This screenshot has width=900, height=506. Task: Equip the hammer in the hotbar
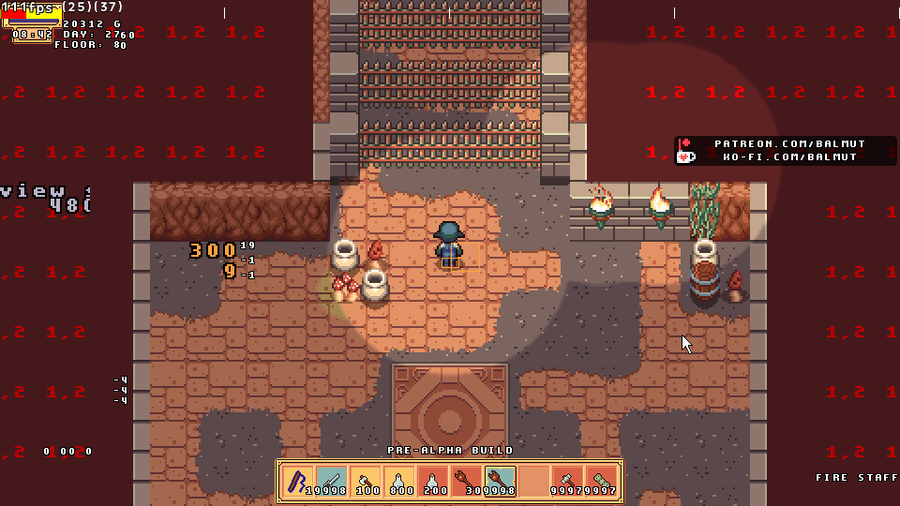coord(568,482)
